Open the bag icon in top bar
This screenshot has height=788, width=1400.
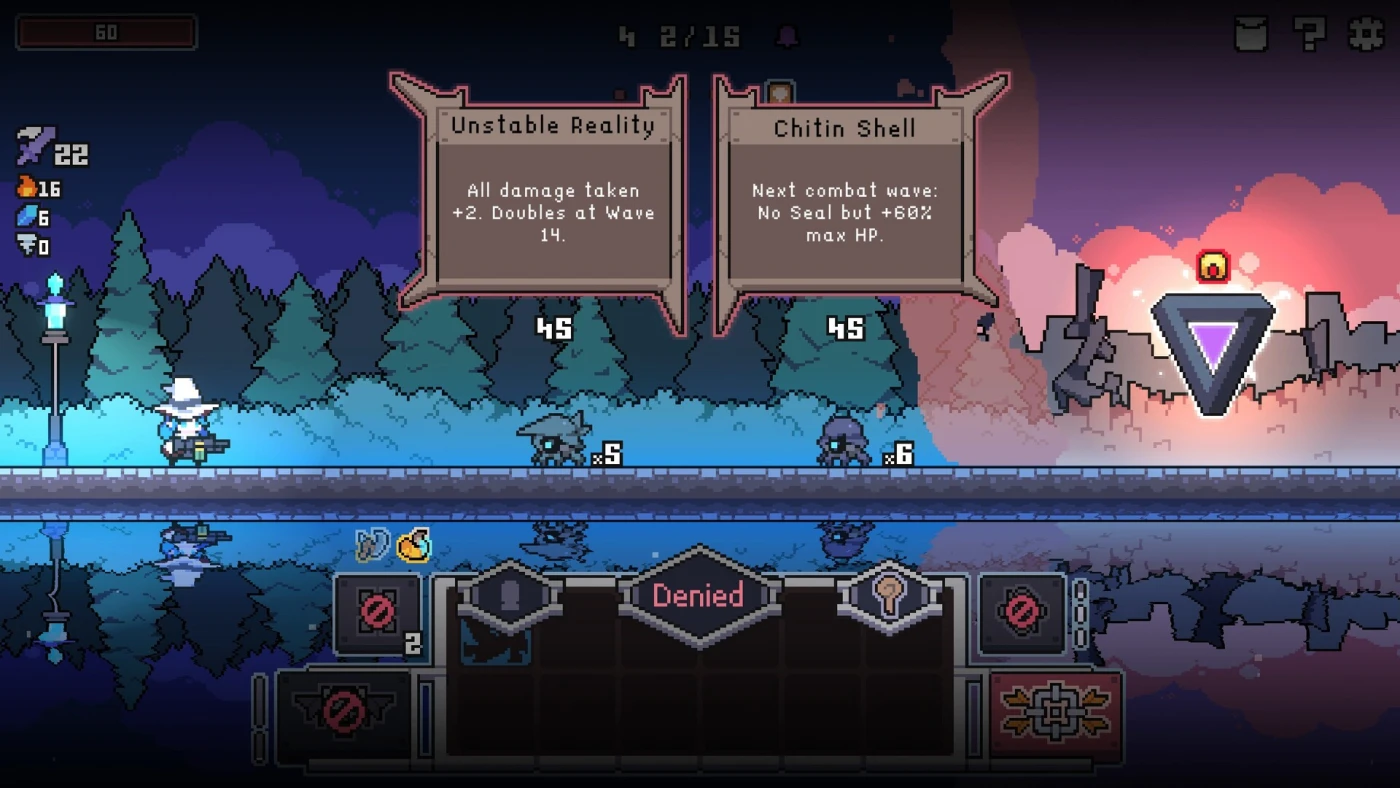(x=1251, y=34)
